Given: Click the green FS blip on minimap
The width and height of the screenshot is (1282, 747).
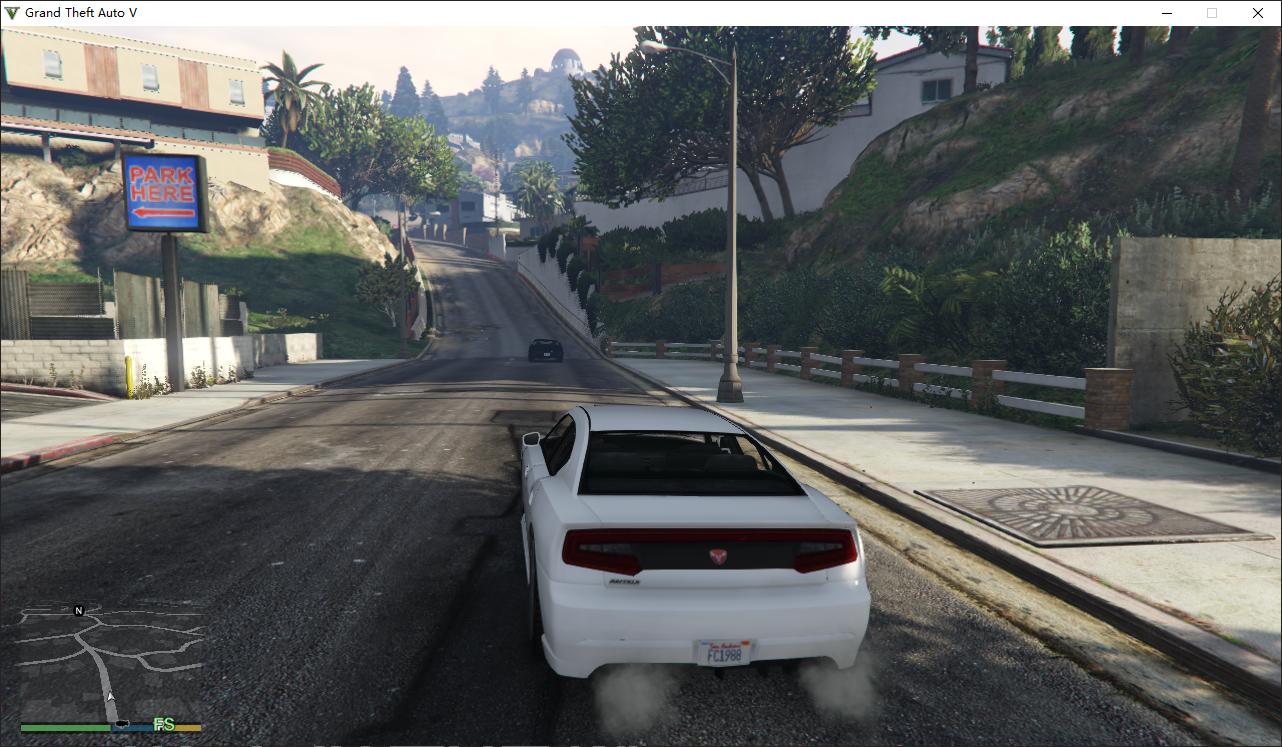Looking at the screenshot, I should 163,724.
